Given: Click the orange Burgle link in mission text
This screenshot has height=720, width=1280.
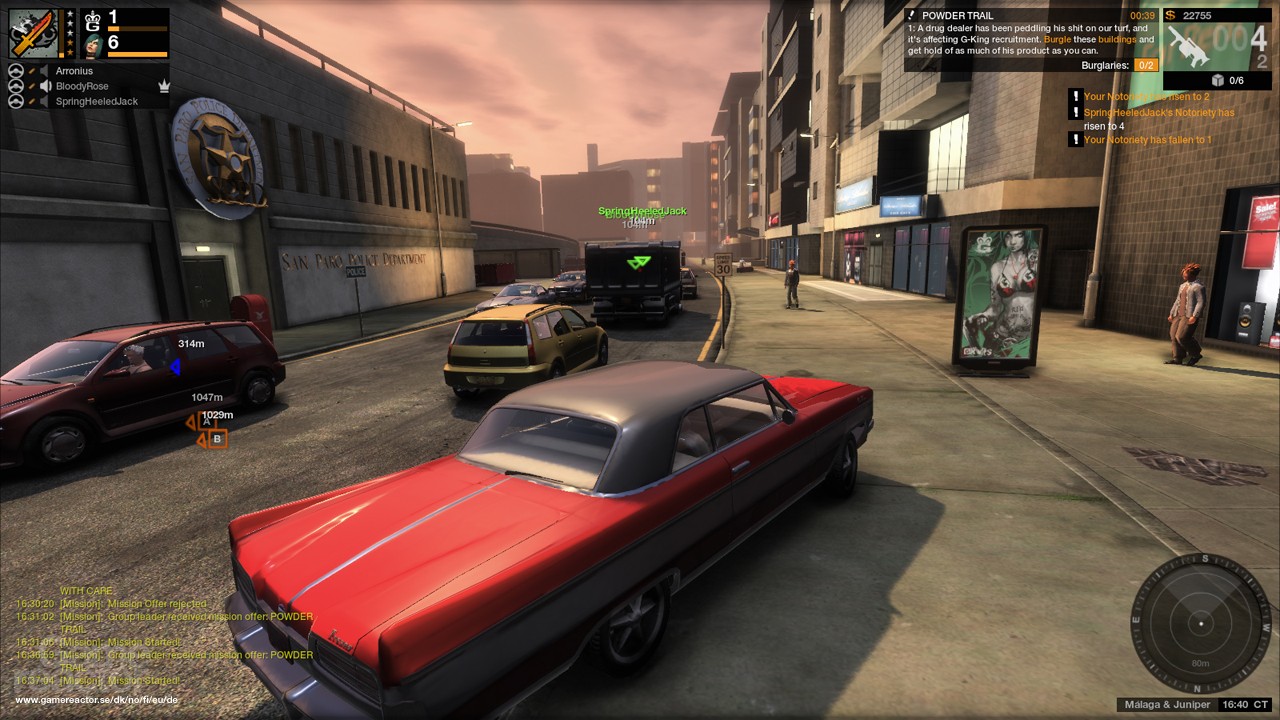Looking at the screenshot, I should (1058, 40).
